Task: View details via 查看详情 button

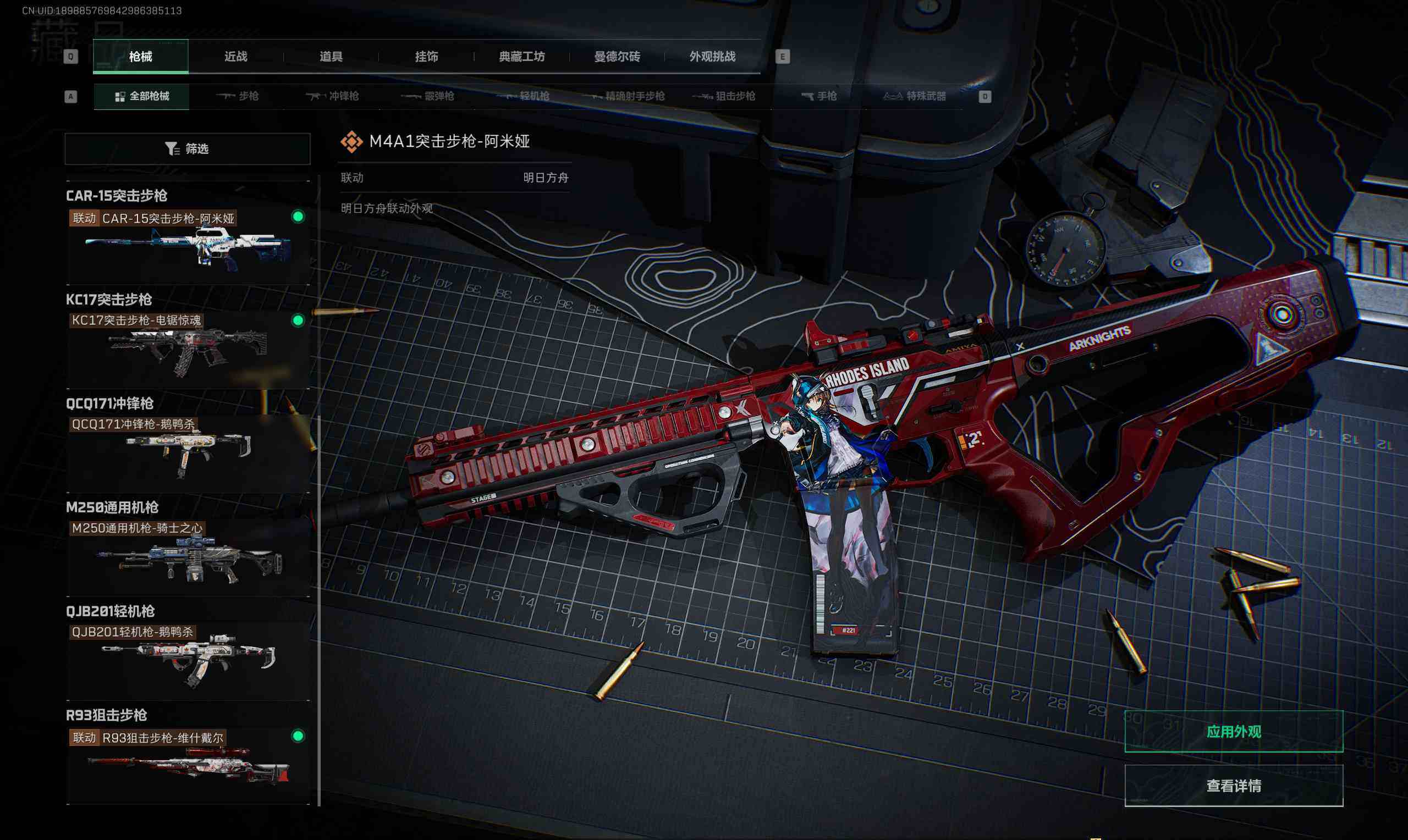Action: [x=1233, y=786]
